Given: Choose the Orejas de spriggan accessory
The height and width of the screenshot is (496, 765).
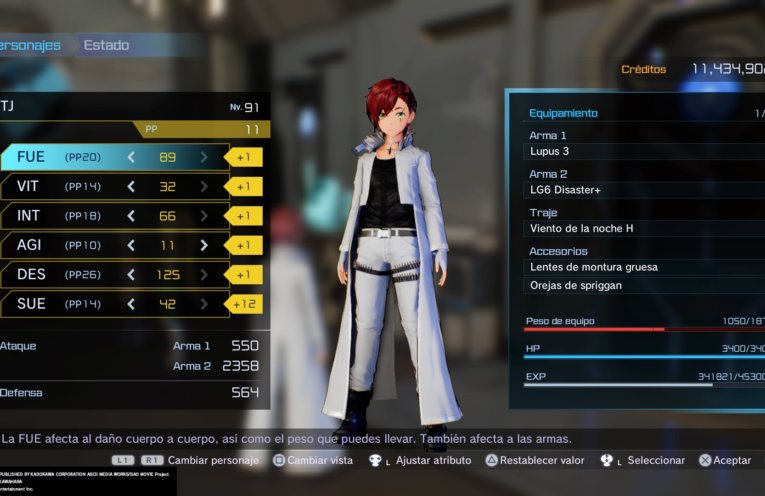Looking at the screenshot, I should [x=640, y=286].
